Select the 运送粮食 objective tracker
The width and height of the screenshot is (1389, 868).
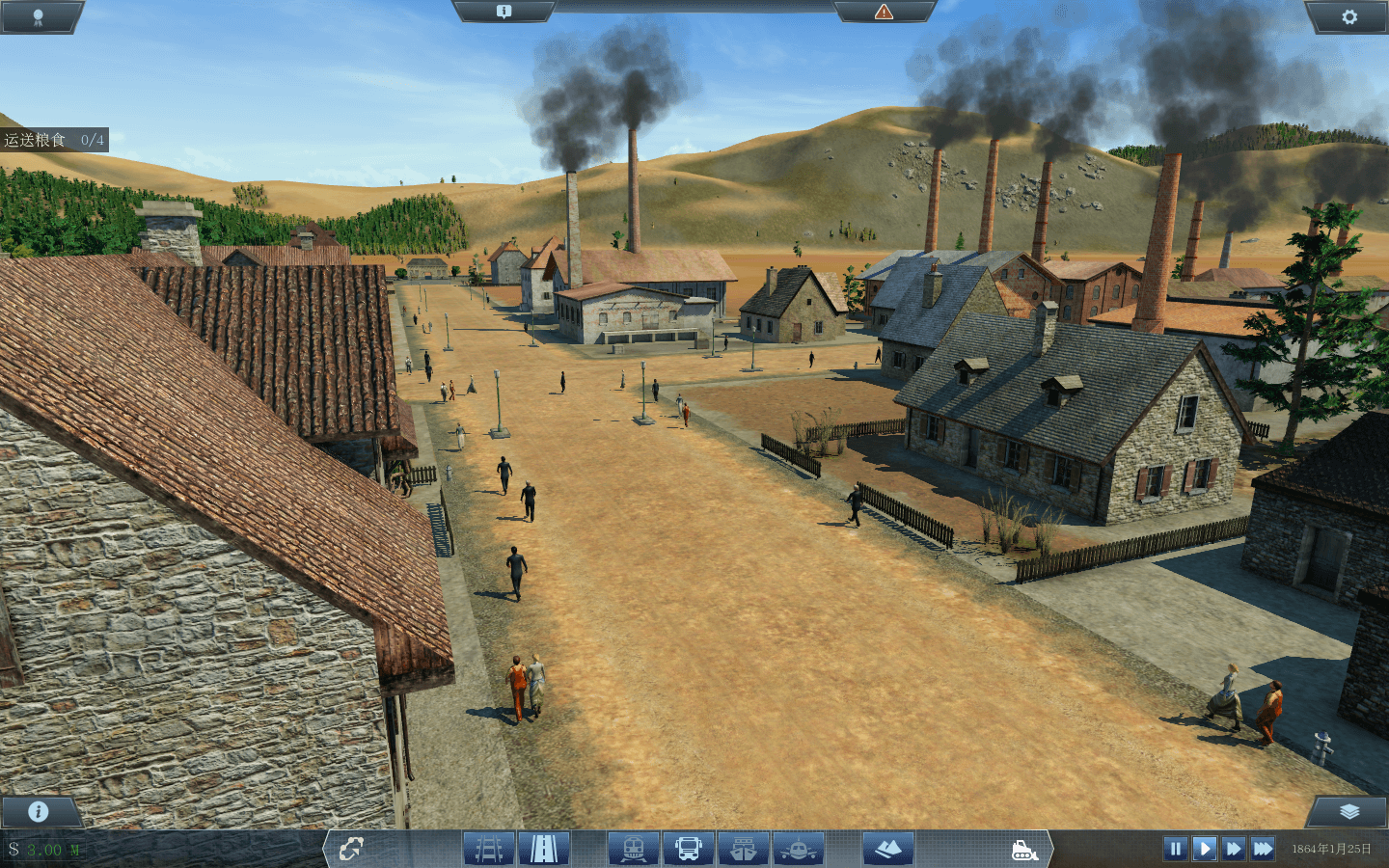point(54,140)
